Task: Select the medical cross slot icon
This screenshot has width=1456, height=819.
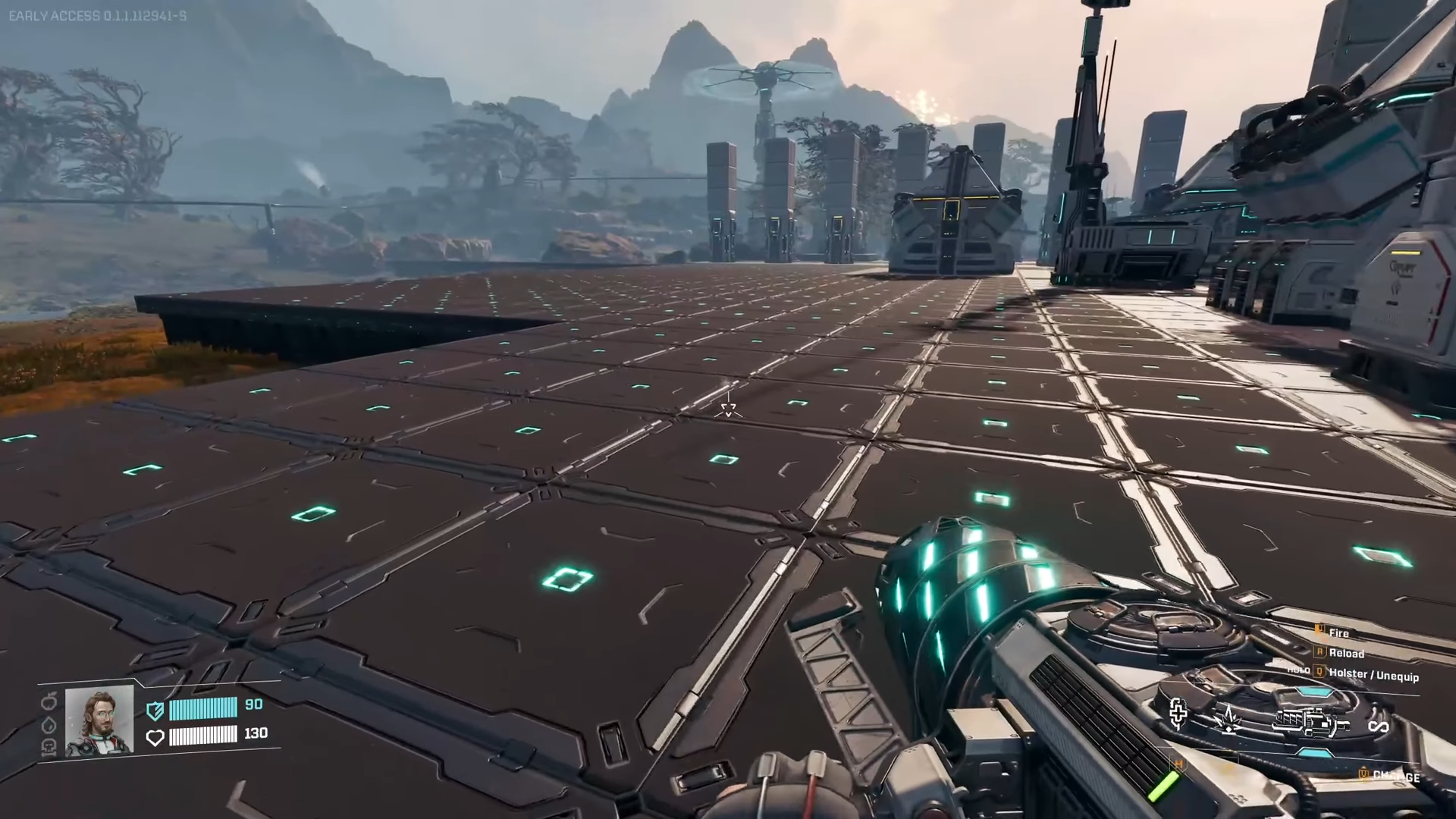Action: pos(1178,713)
